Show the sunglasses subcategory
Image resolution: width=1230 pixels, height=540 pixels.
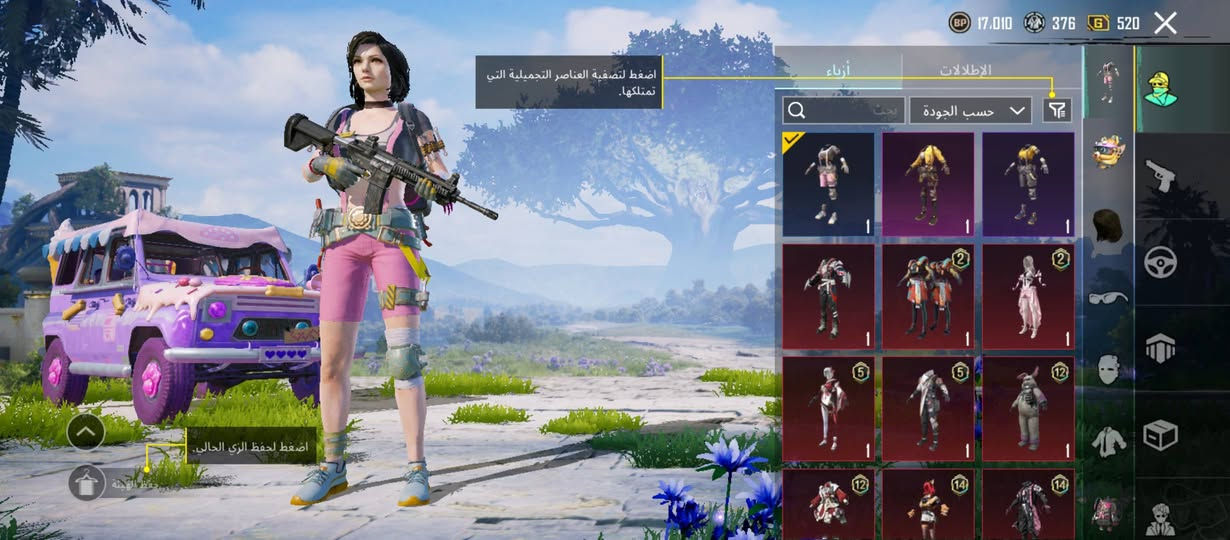1108,297
